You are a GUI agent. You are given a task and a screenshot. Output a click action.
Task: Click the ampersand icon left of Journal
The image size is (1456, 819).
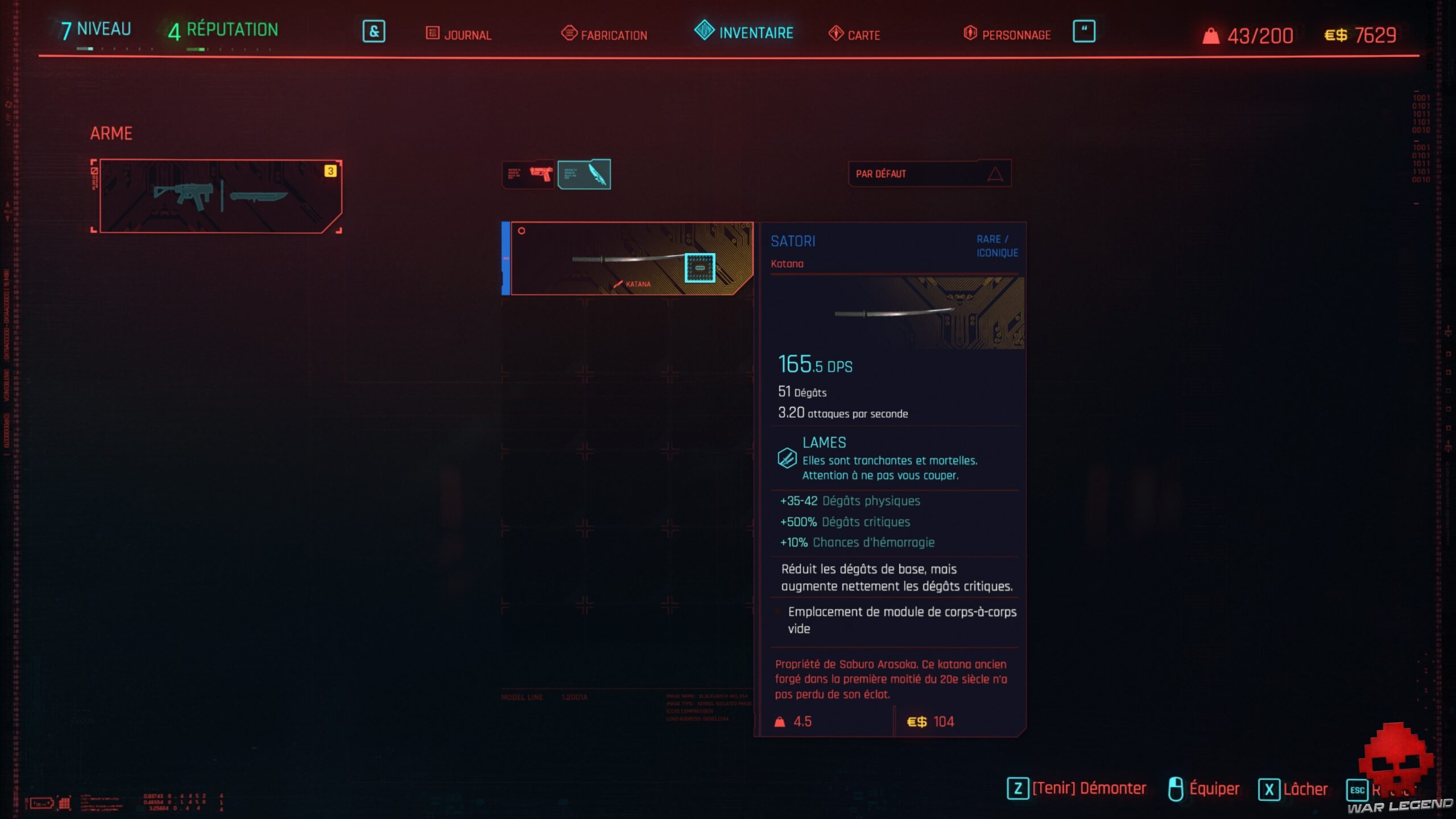click(375, 32)
